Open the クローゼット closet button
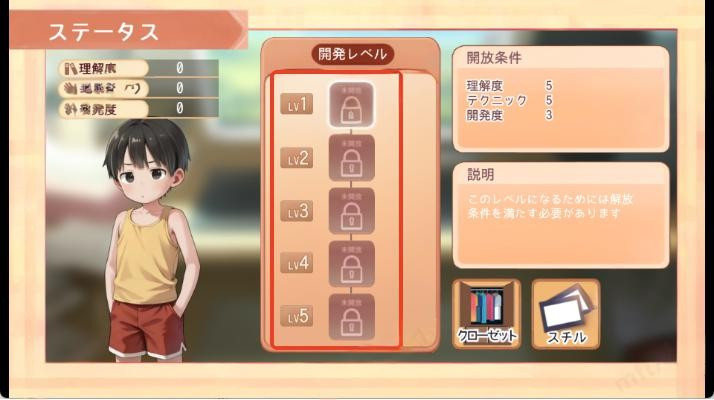 tap(487, 313)
